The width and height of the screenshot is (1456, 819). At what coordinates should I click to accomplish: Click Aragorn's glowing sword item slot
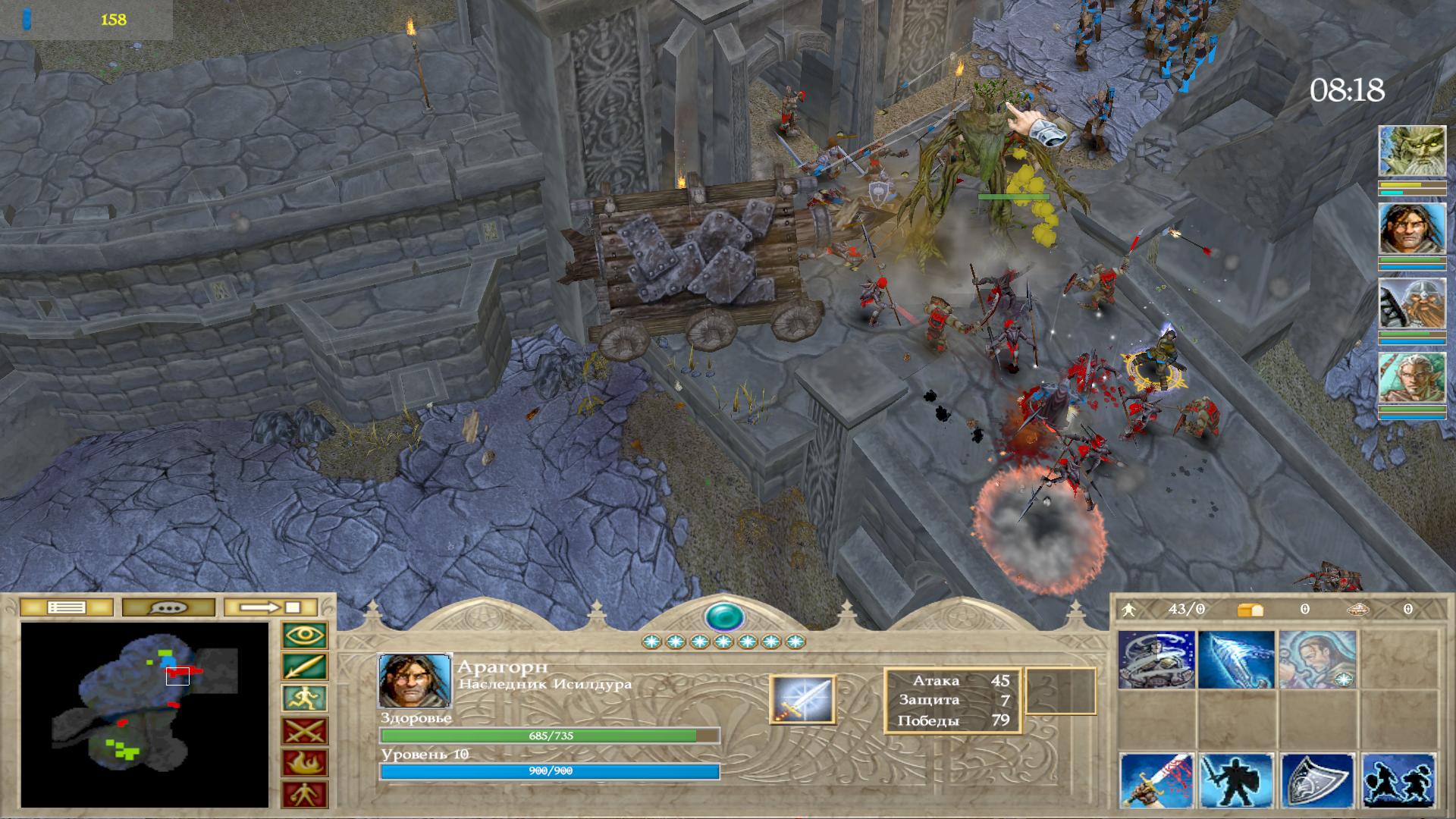tap(802, 699)
